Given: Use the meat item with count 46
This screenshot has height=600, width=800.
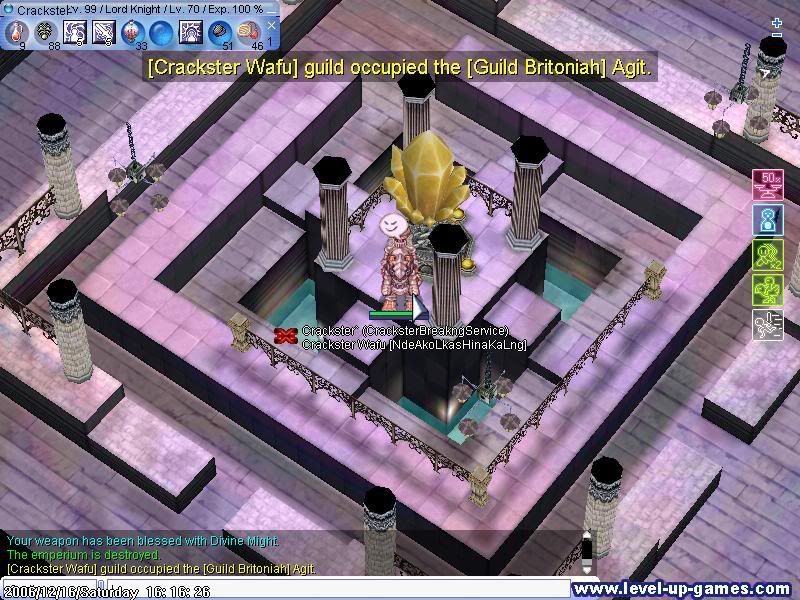Looking at the screenshot, I should click(x=248, y=32).
